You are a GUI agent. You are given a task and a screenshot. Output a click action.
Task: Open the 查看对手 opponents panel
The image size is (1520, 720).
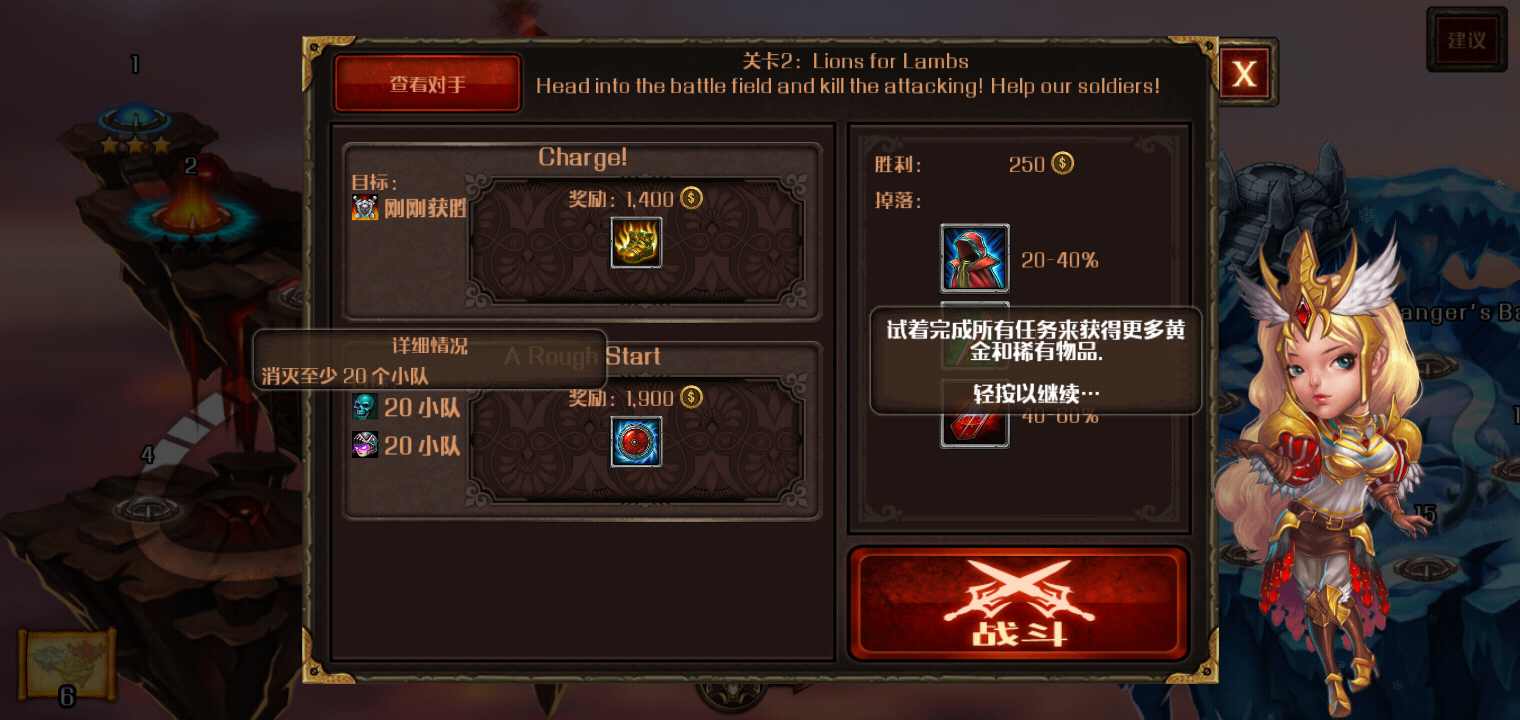tap(427, 82)
